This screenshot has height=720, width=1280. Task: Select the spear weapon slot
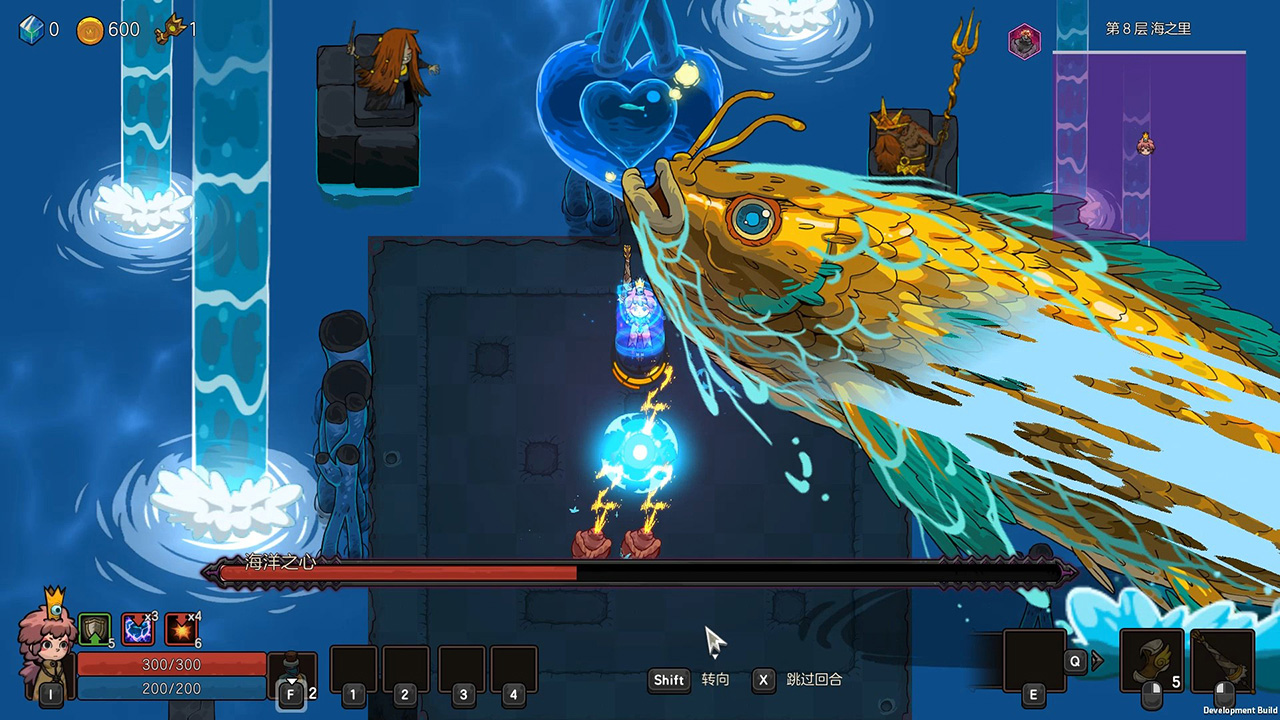pos(1222,659)
